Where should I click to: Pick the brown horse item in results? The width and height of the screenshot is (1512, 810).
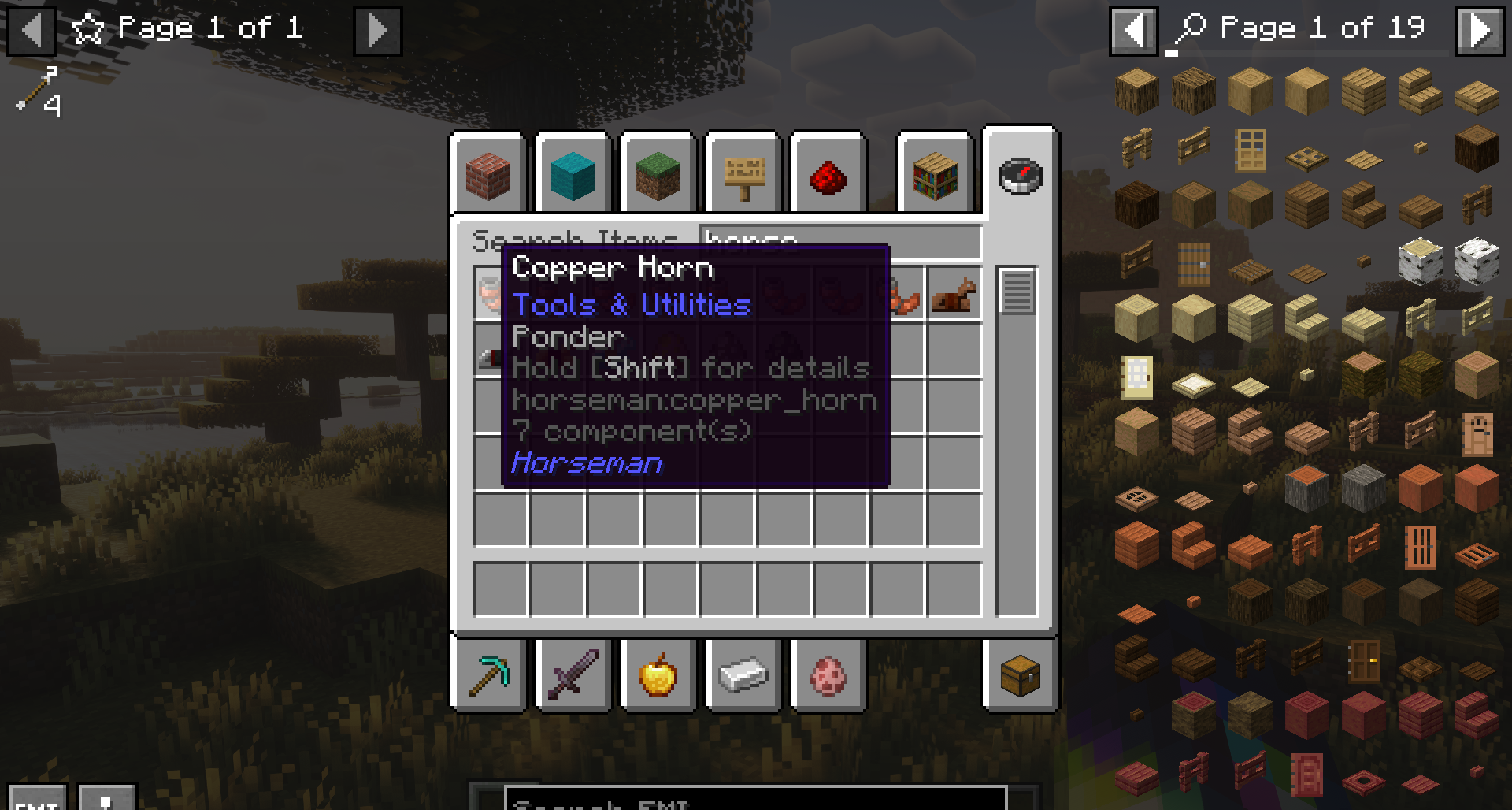click(x=954, y=295)
